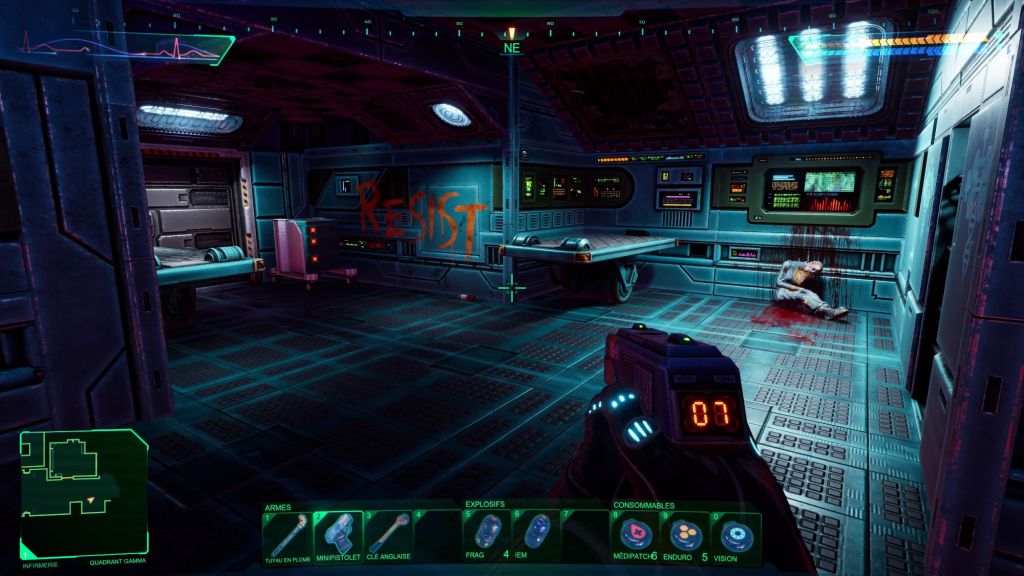Use the Médipatch consumable slot
The height and width of the screenshot is (576, 1024).
pos(636,537)
